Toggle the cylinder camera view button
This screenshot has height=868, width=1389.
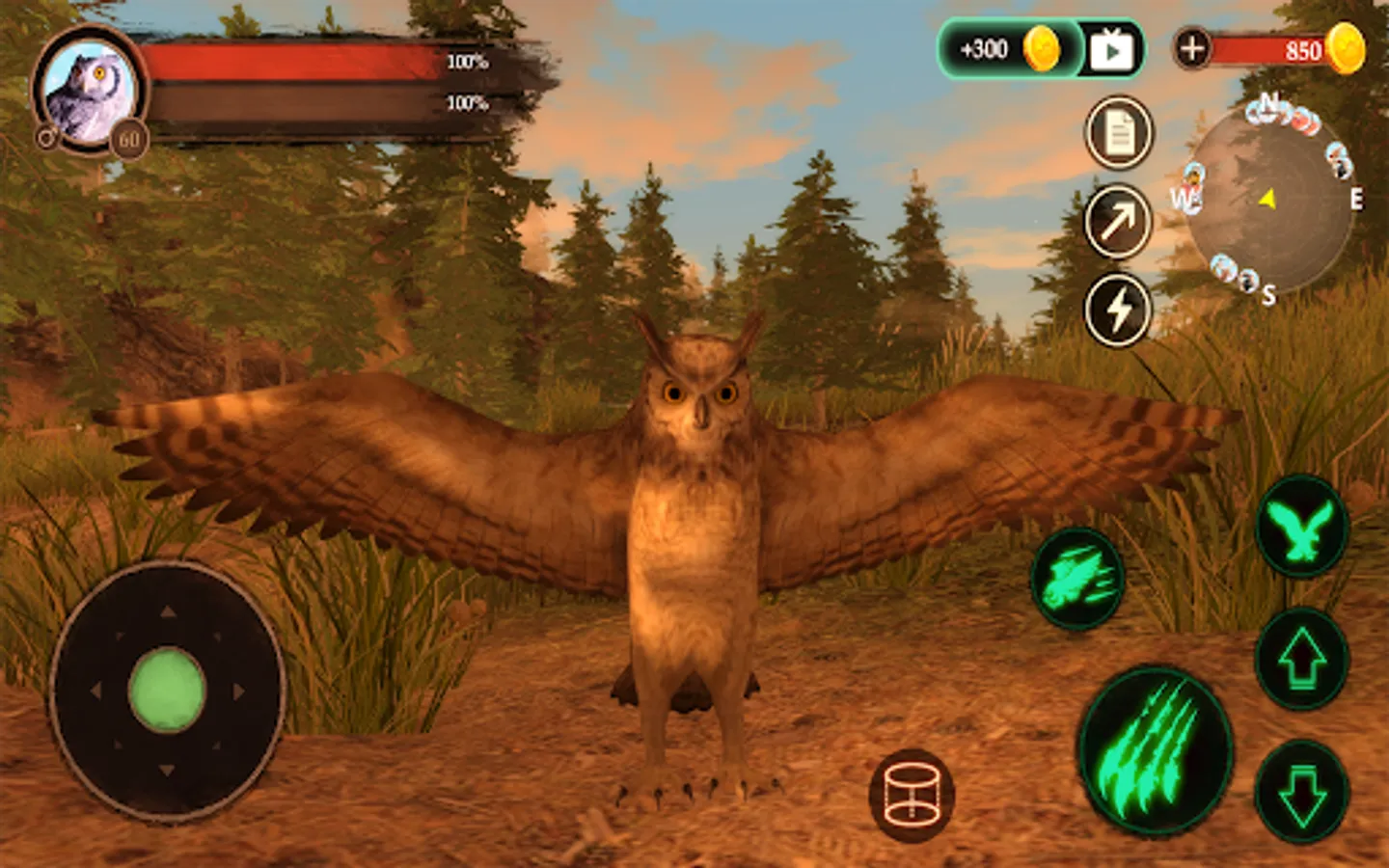[x=912, y=796]
